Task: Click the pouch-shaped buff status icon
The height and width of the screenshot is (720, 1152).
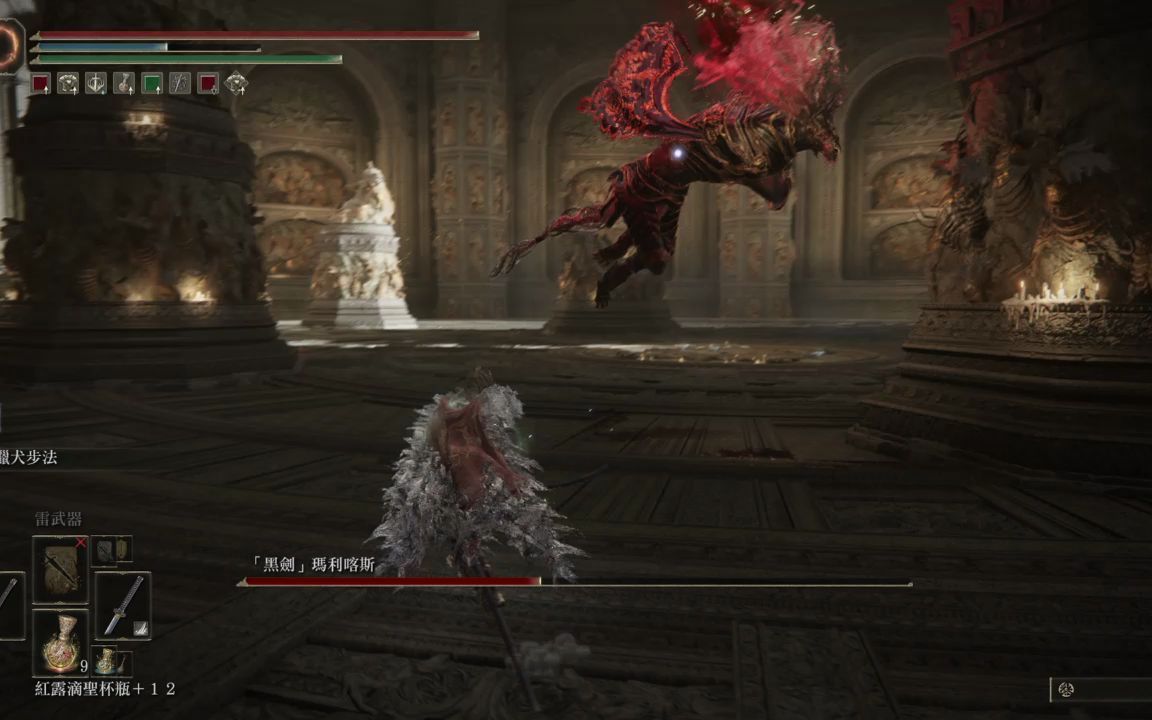Action: pyautogui.click(x=124, y=84)
